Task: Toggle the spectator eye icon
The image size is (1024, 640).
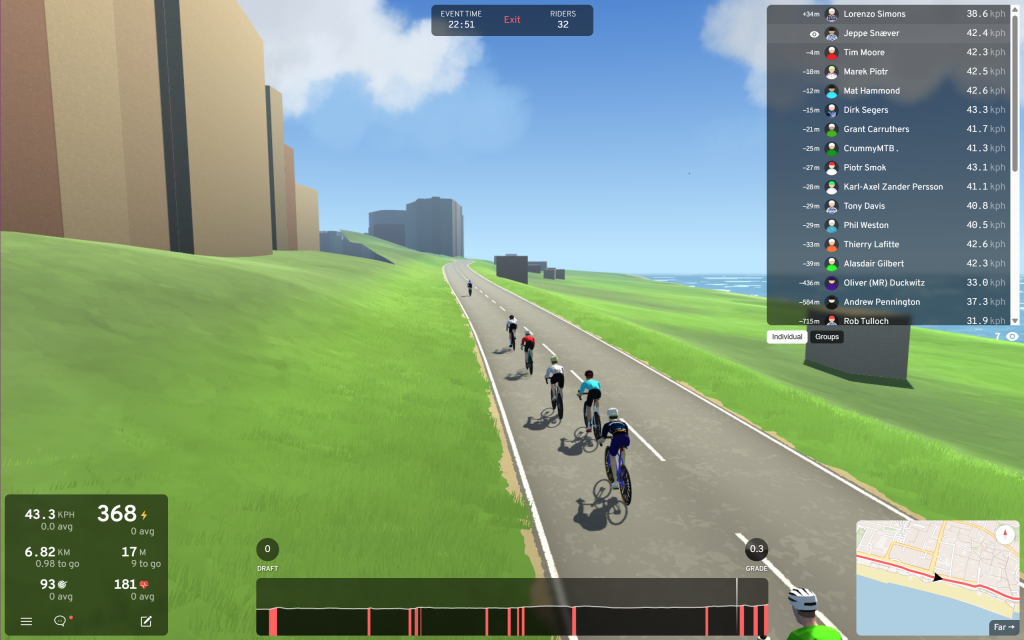Action: (x=1012, y=337)
